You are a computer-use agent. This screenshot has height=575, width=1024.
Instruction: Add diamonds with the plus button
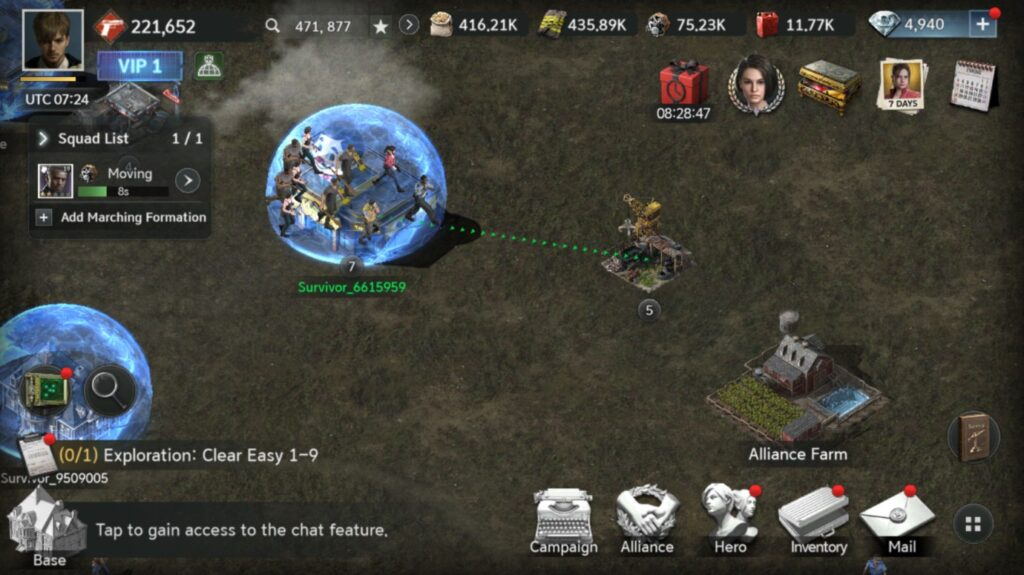983,25
